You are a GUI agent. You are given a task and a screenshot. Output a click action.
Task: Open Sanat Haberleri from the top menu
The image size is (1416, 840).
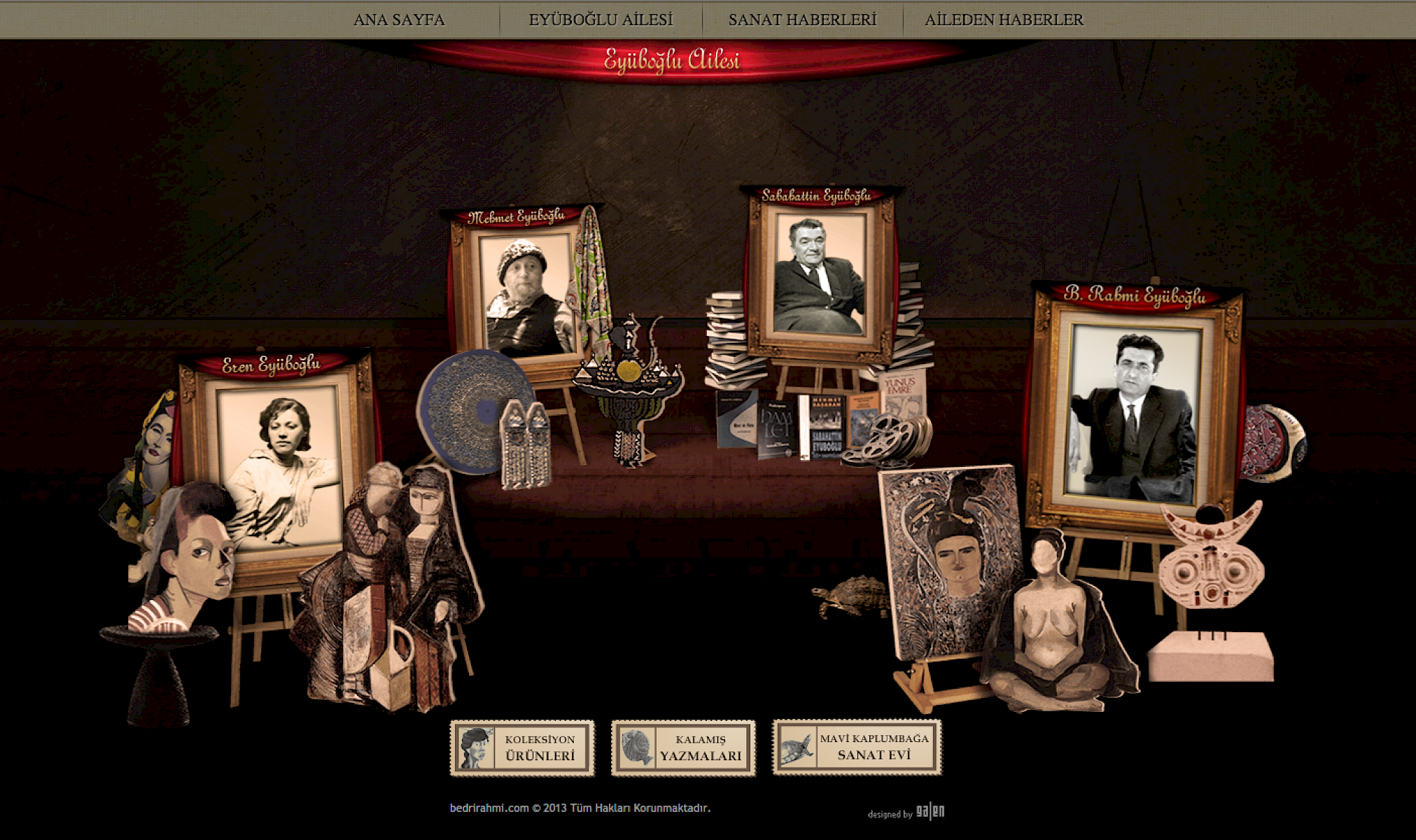pos(802,20)
